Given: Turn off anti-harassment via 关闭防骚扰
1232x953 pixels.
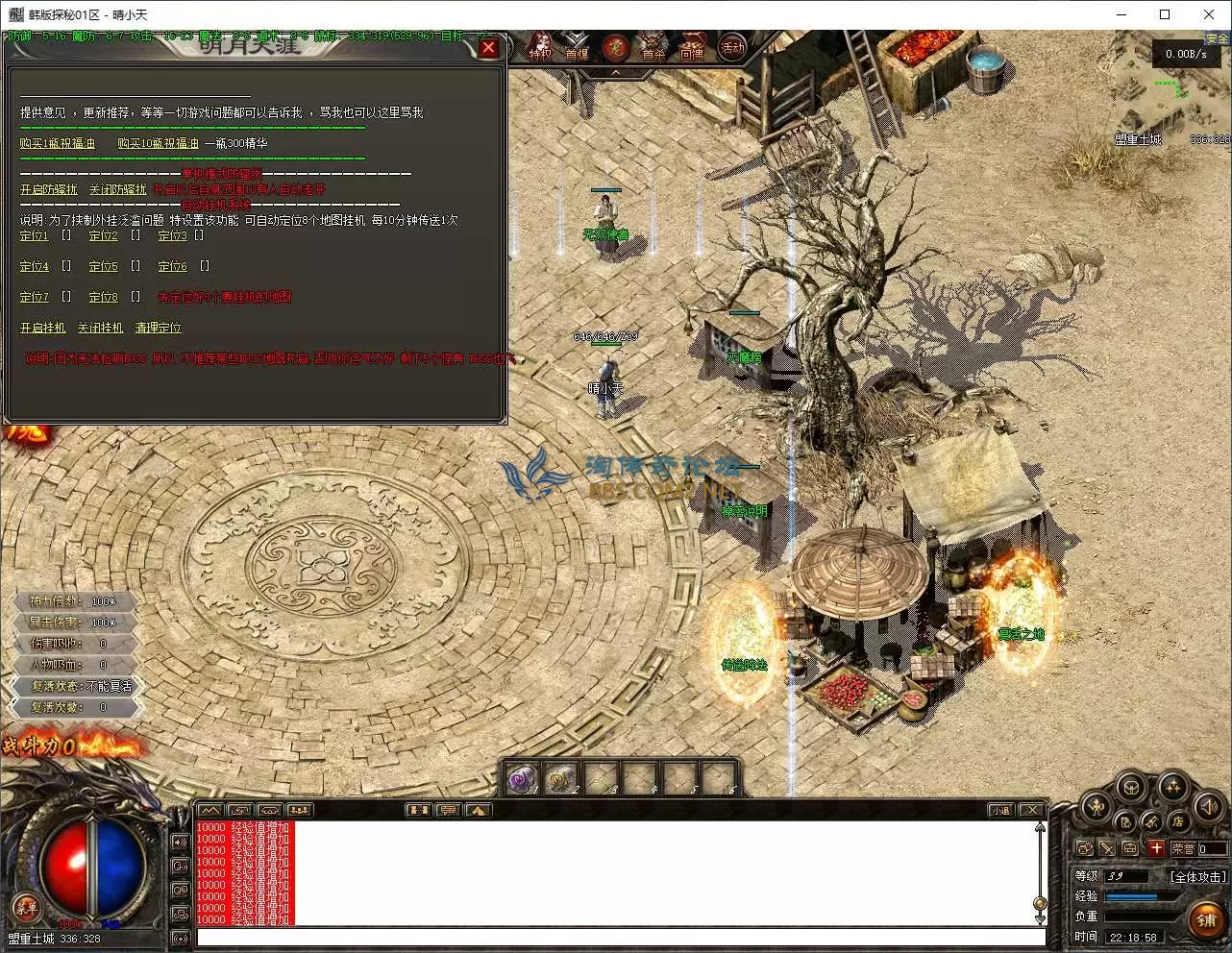Looking at the screenshot, I should pos(118,189).
